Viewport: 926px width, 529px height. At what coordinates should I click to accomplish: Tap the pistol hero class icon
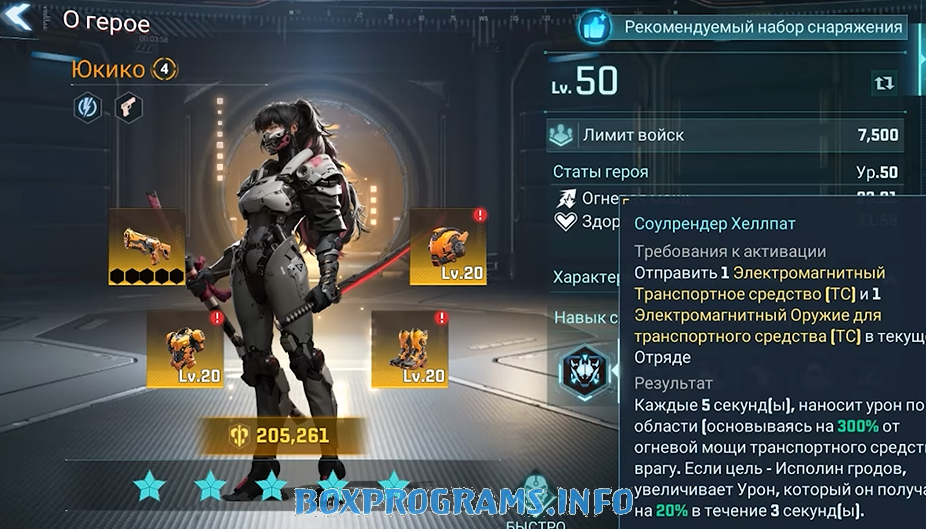pyautogui.click(x=127, y=107)
